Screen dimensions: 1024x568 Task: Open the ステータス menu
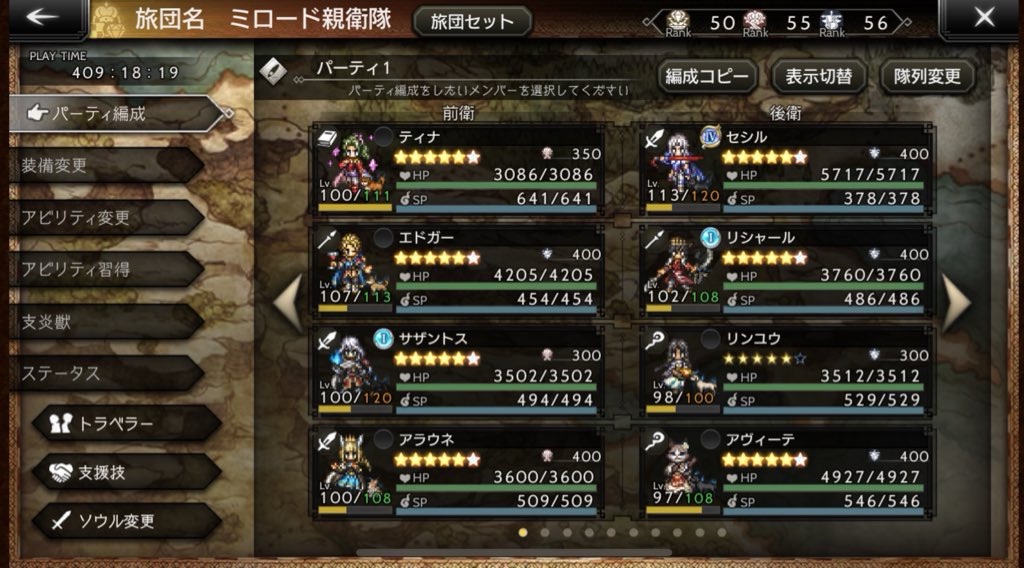pos(100,373)
